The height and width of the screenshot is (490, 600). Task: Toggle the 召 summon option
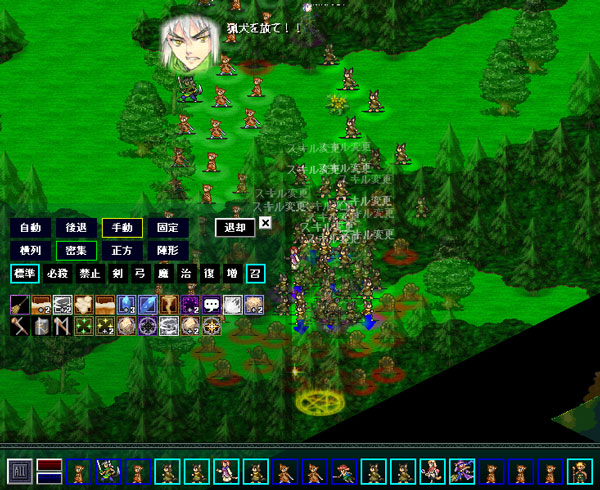254,273
